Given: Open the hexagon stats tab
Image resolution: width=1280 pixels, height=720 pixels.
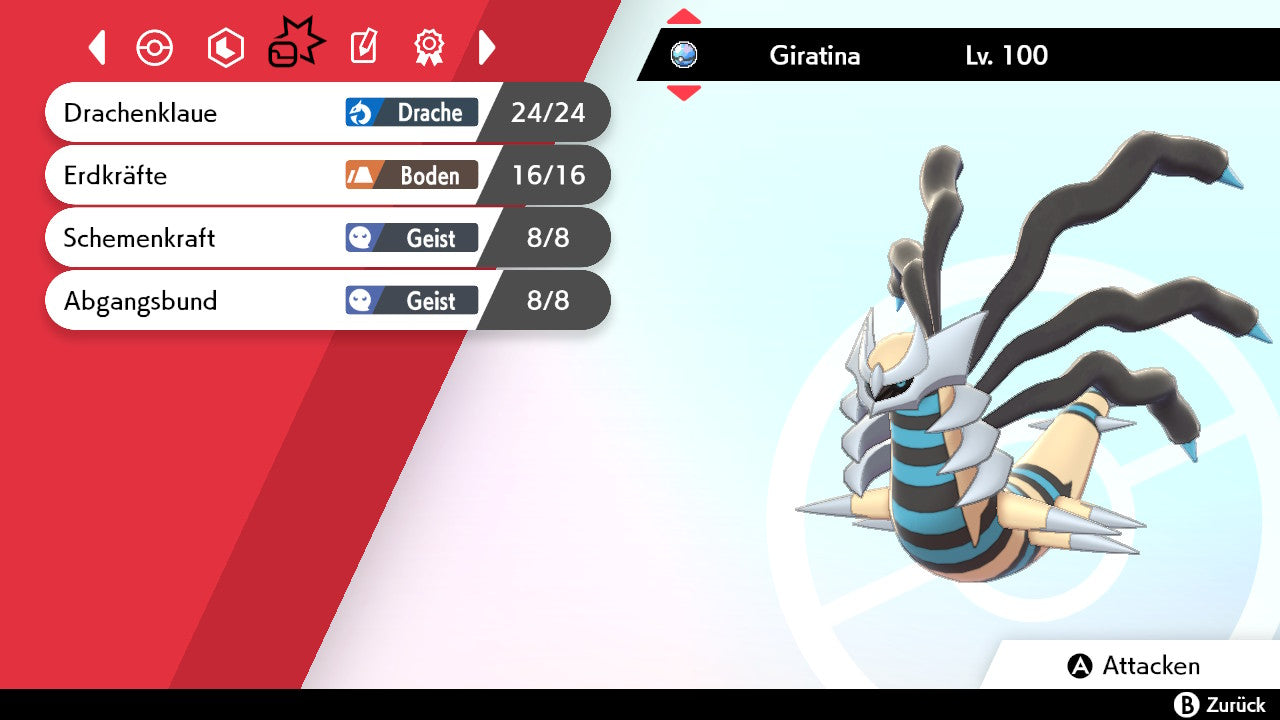Looking at the screenshot, I should (225, 48).
